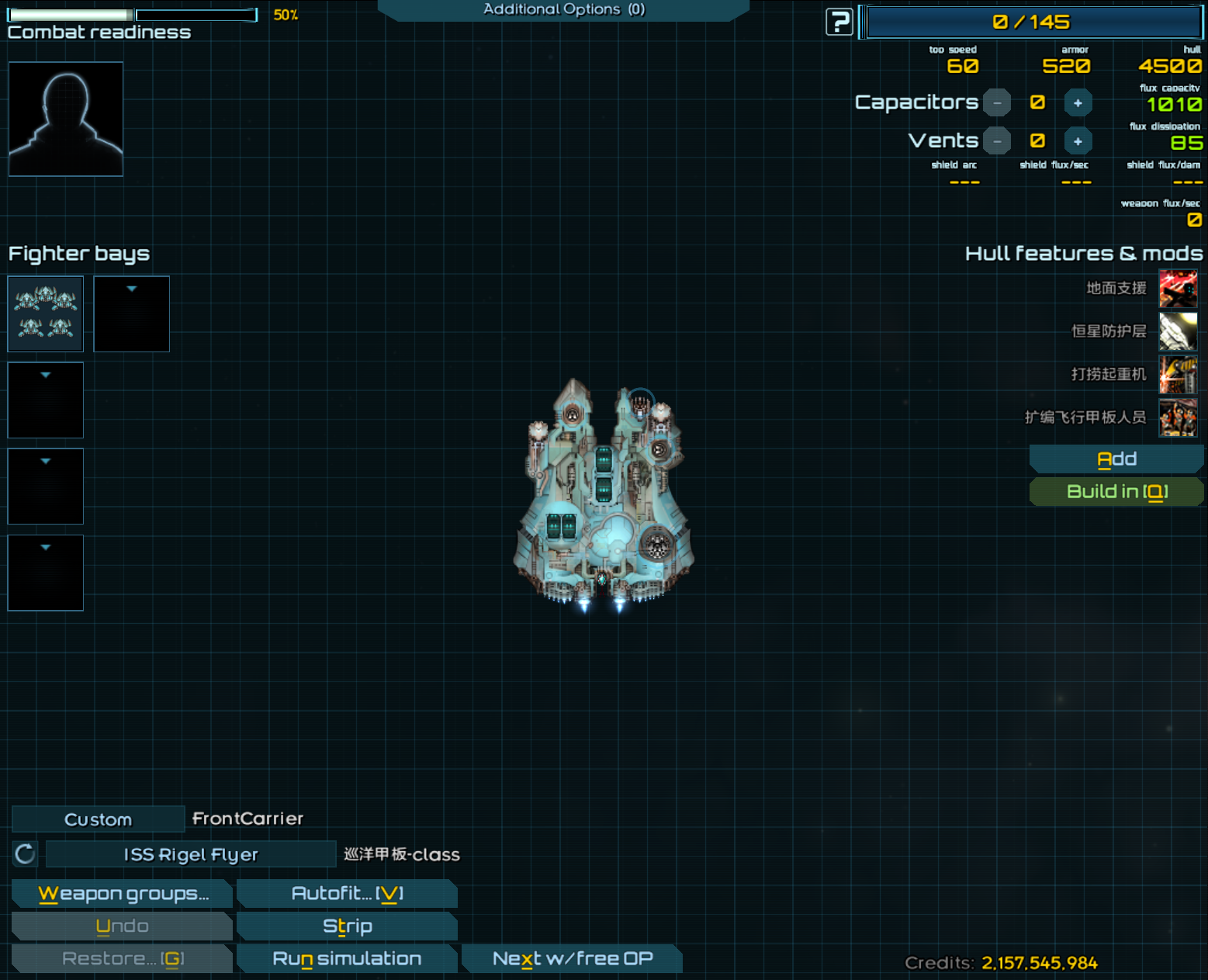Click the question mark help button
Viewport: 1208px width, 980px height.
(839, 22)
